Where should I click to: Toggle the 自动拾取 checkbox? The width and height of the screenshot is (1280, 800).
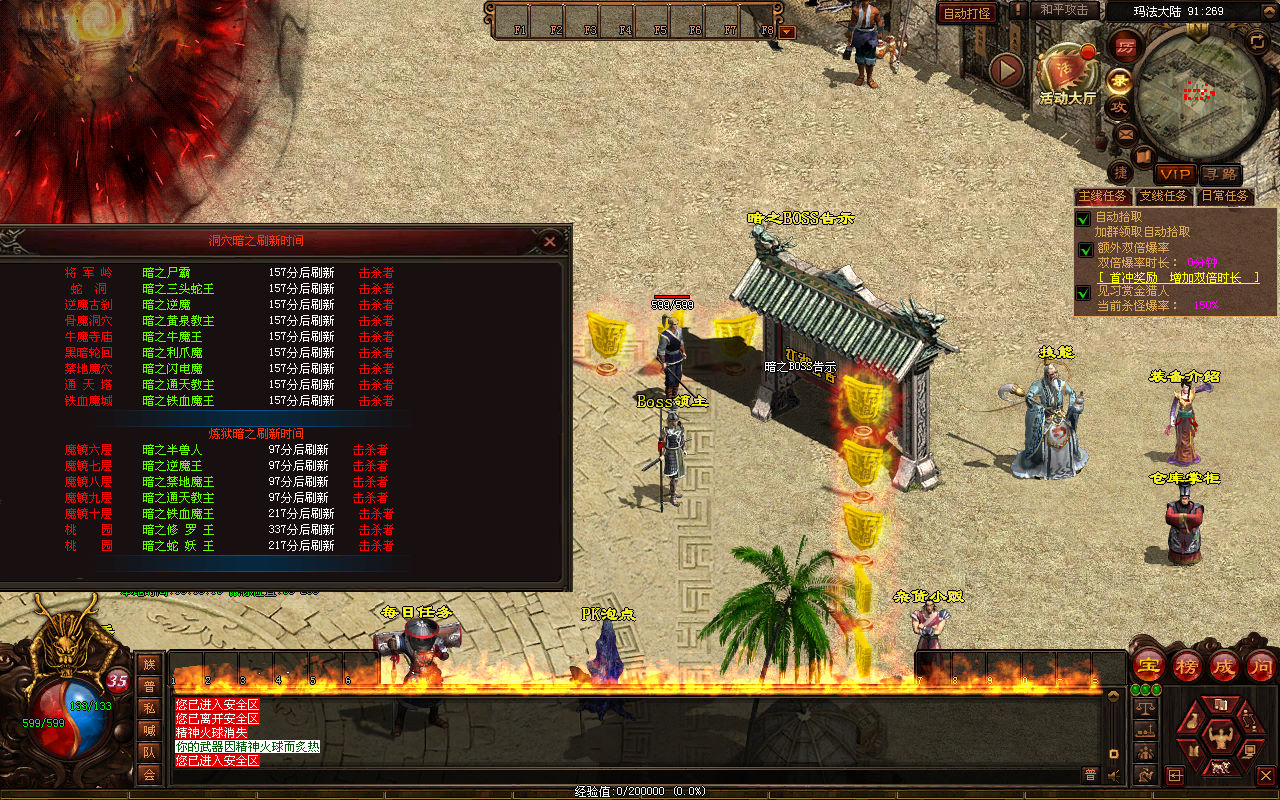point(1083,218)
